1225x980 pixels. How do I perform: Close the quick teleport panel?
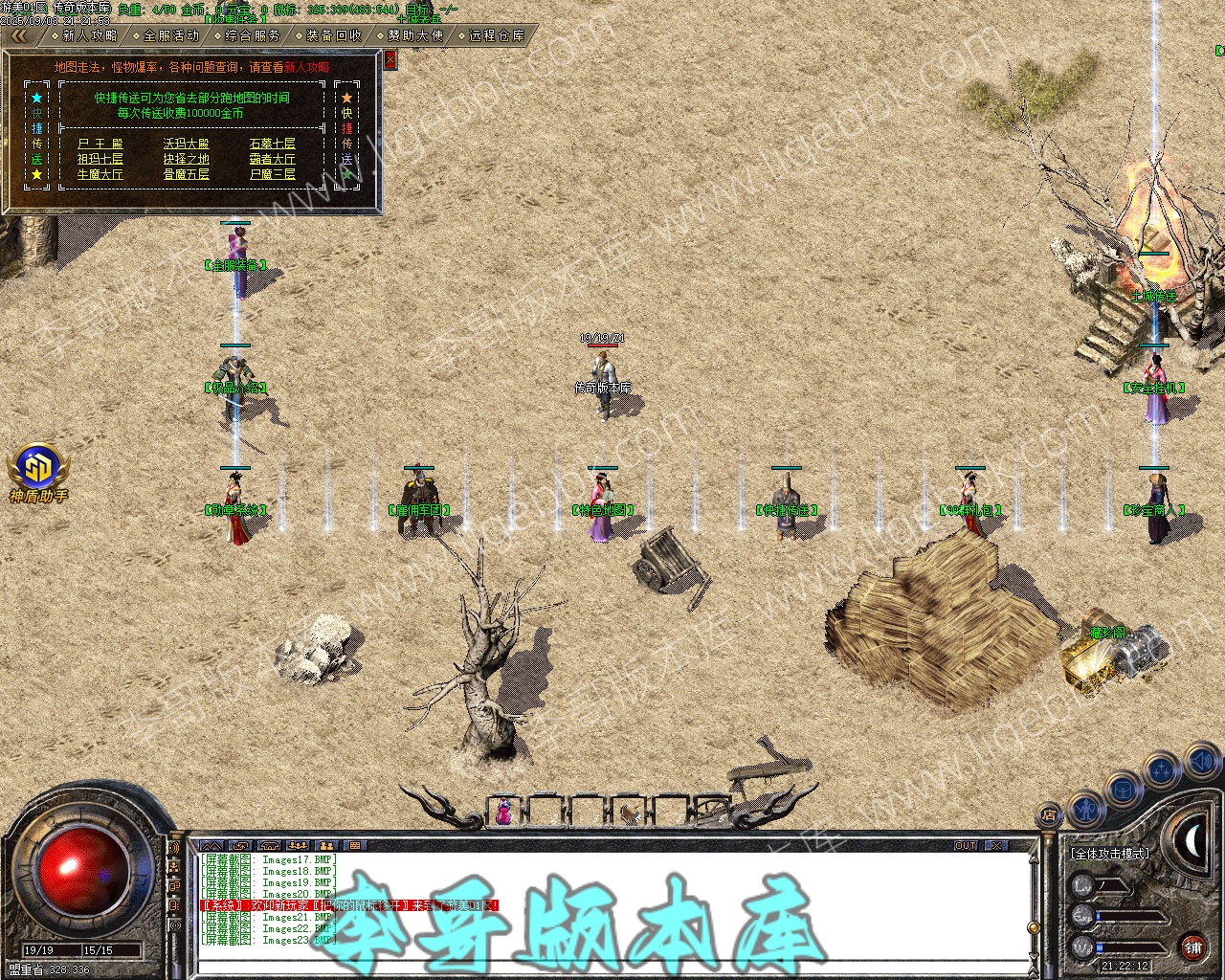(x=390, y=59)
